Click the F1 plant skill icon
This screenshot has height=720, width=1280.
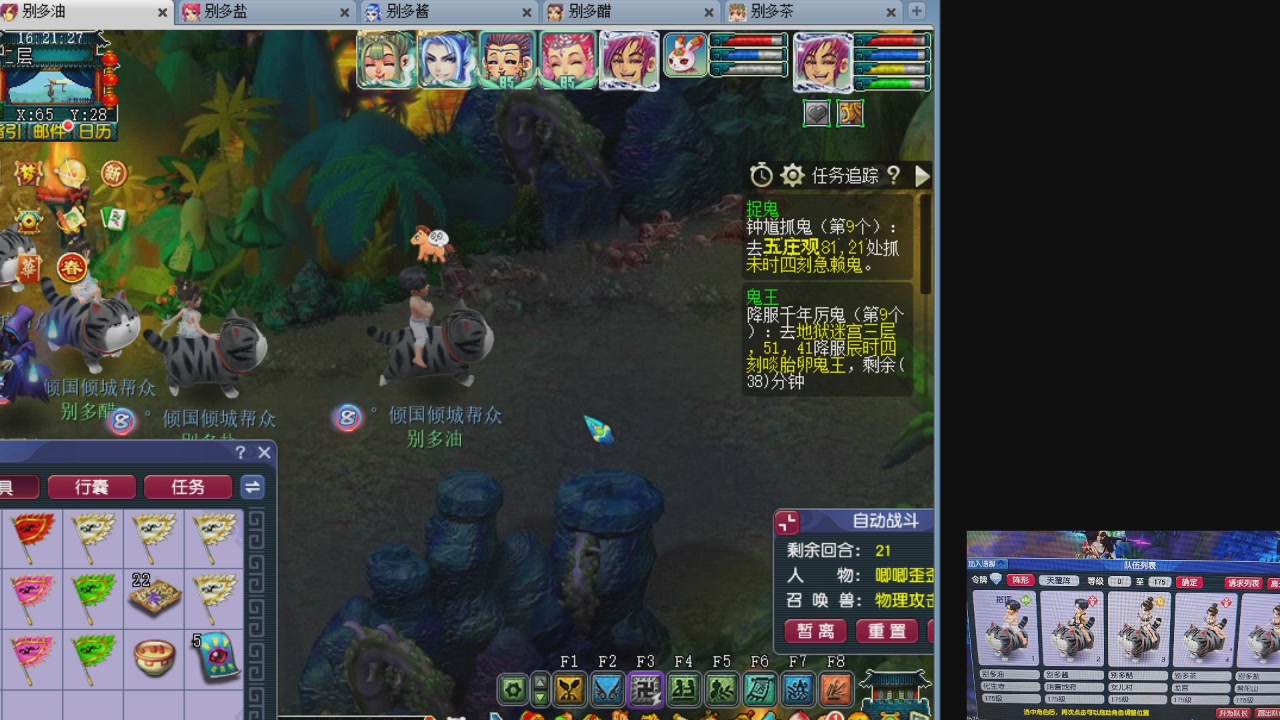(x=570, y=688)
